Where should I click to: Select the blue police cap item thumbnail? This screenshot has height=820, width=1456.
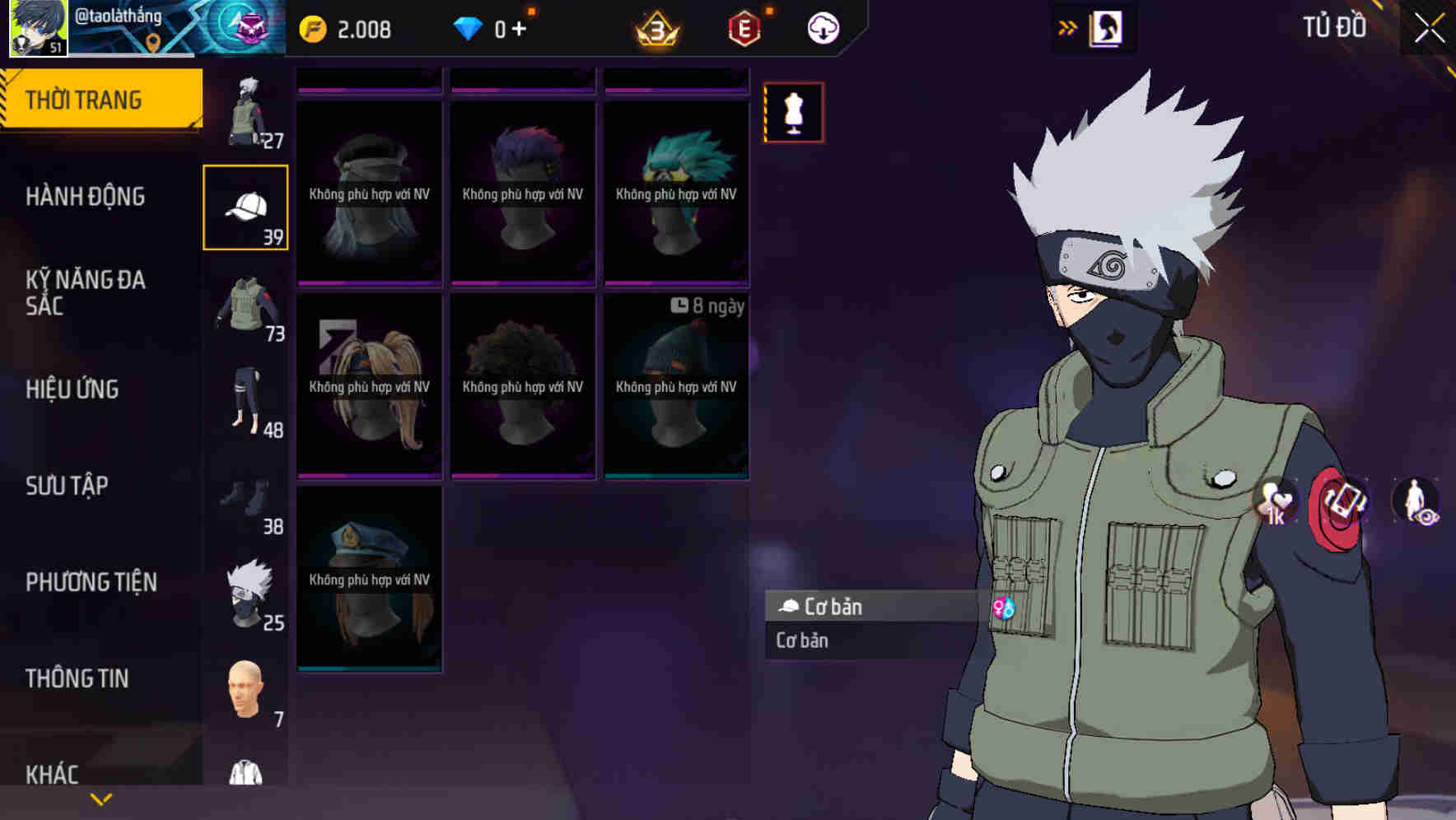pos(370,576)
